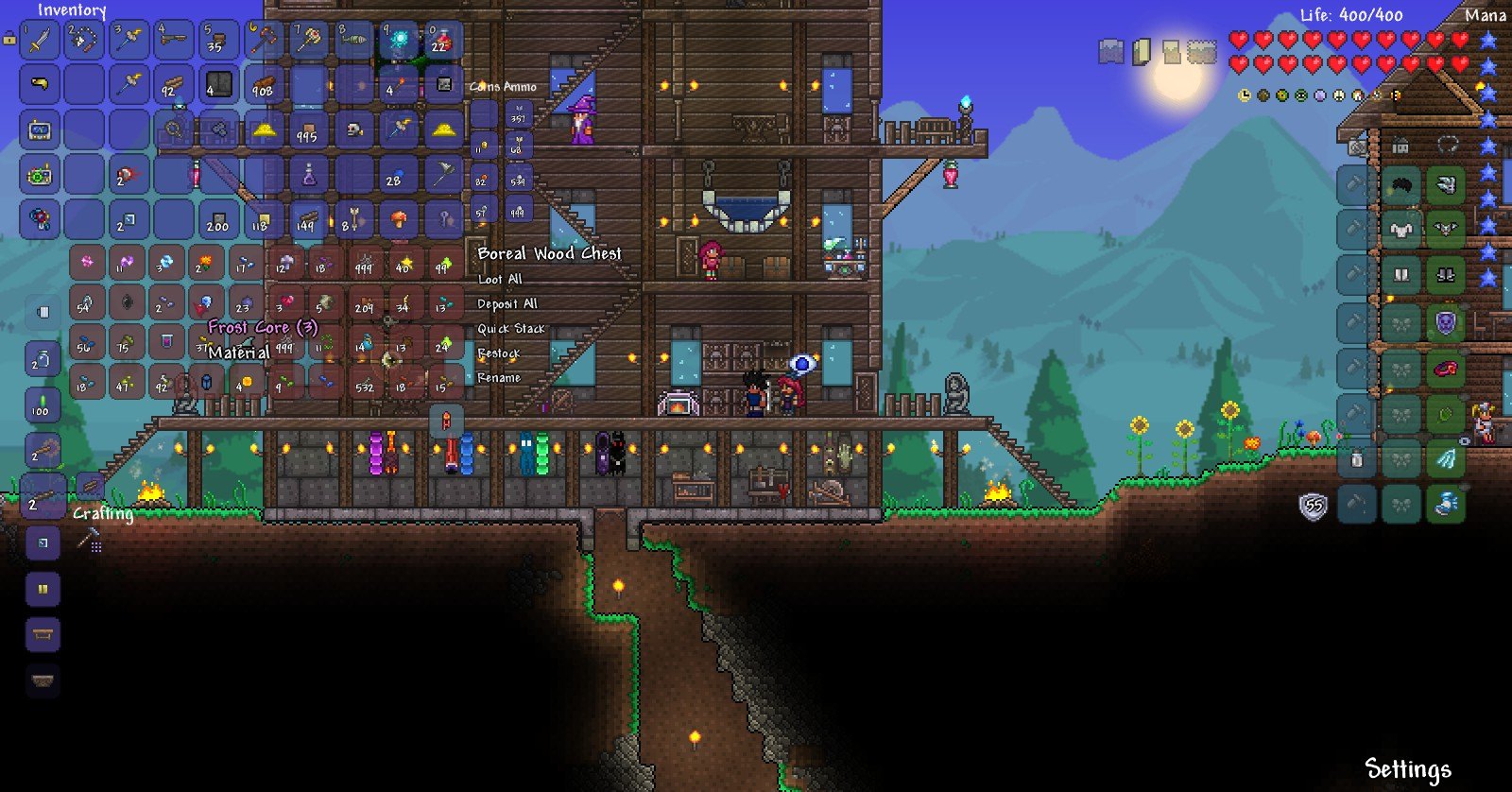1512x792 pixels.
Task: Click the purple potion flask slot
Action: [x=309, y=174]
